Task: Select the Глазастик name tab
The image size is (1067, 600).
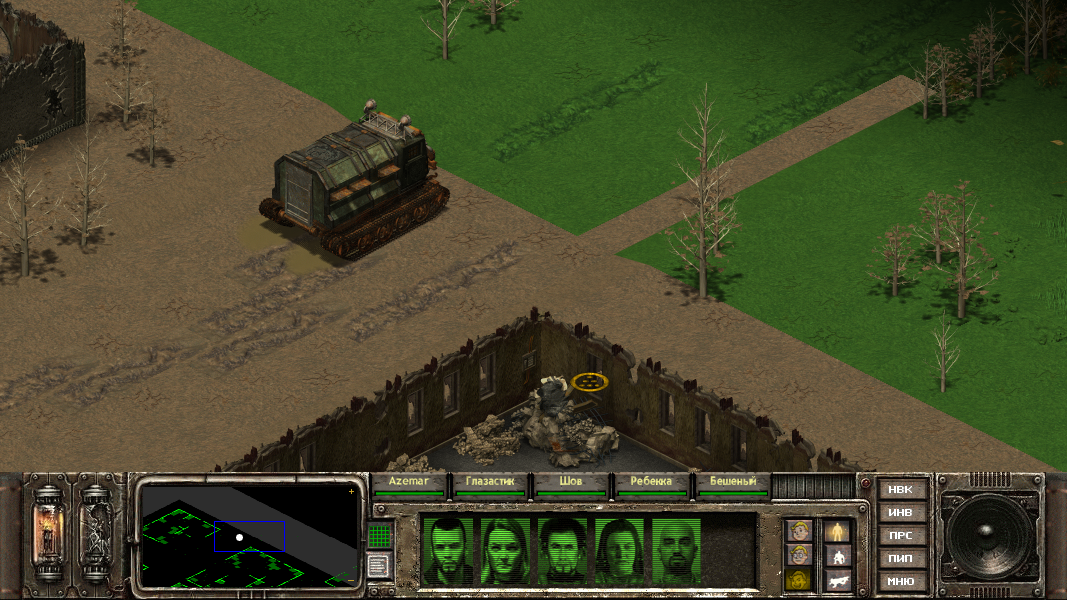Action: pyautogui.click(x=490, y=482)
